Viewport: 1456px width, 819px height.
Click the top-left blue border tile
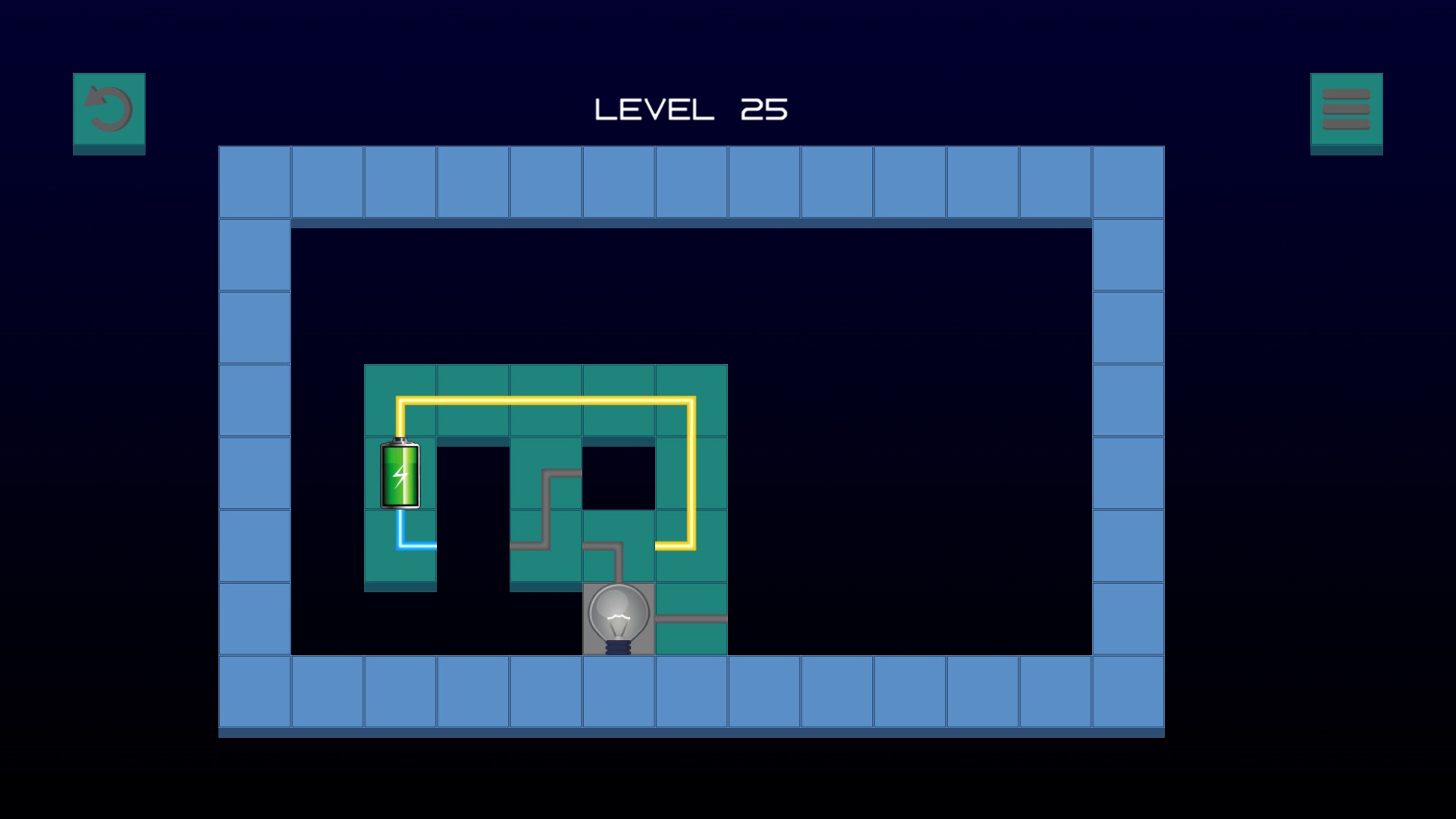[x=254, y=182]
